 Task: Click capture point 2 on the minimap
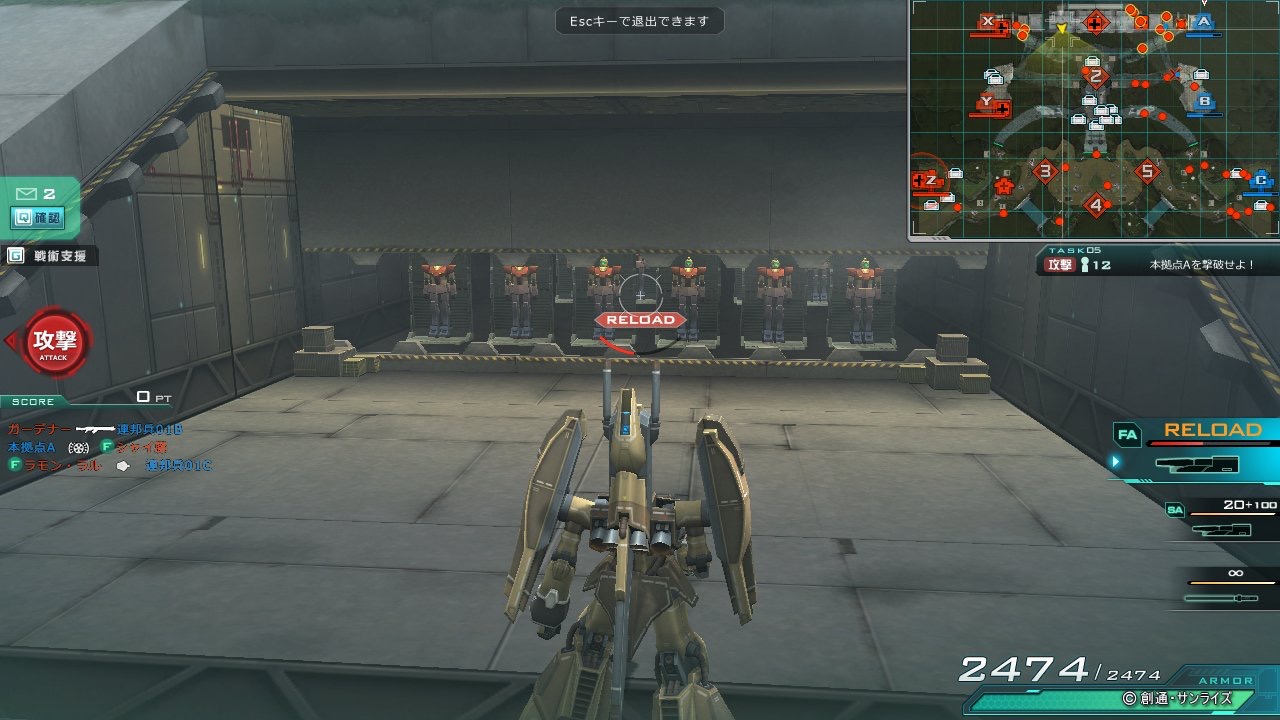click(x=1096, y=76)
